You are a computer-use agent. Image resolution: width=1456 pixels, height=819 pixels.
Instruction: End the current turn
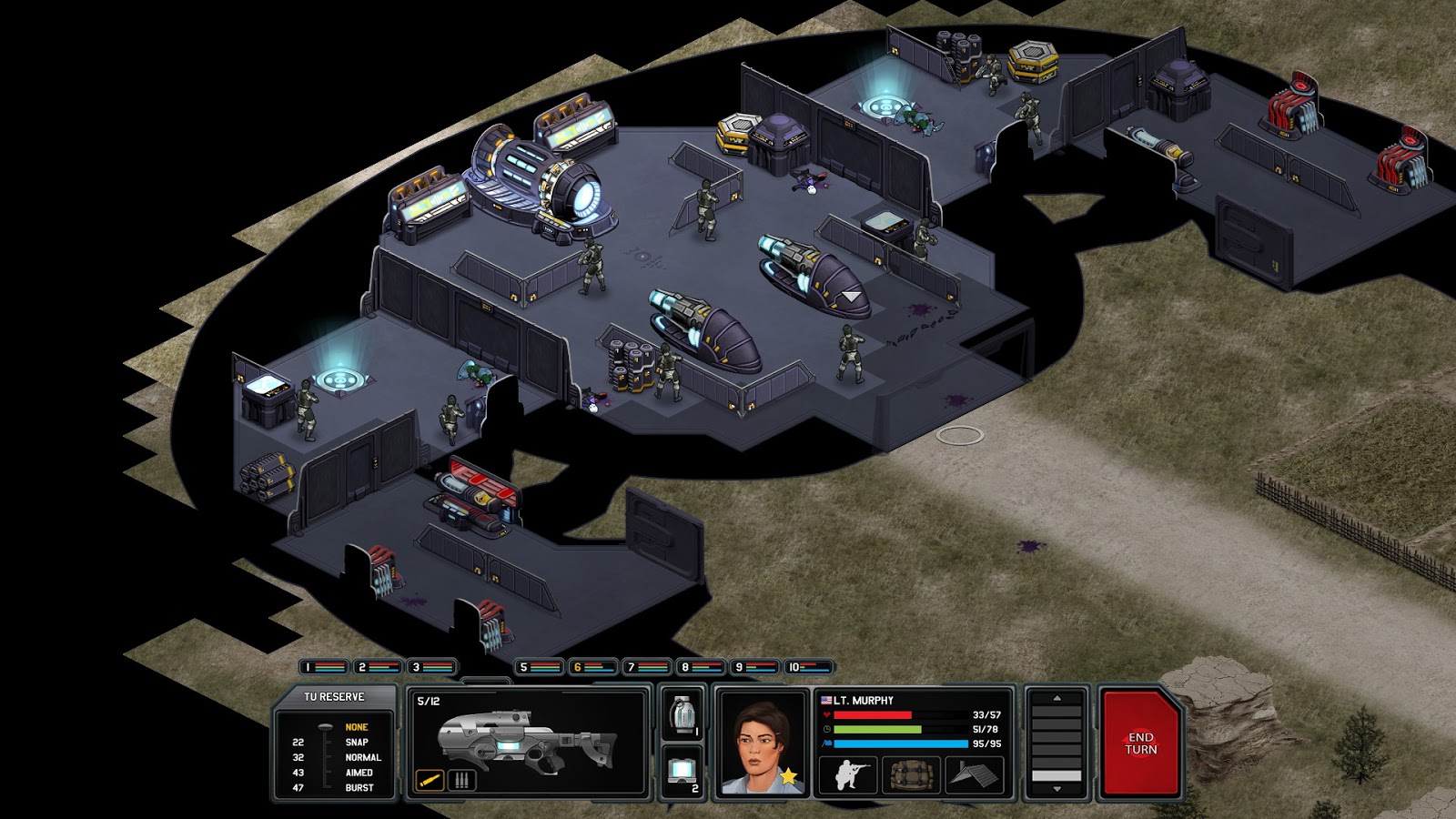click(1140, 743)
